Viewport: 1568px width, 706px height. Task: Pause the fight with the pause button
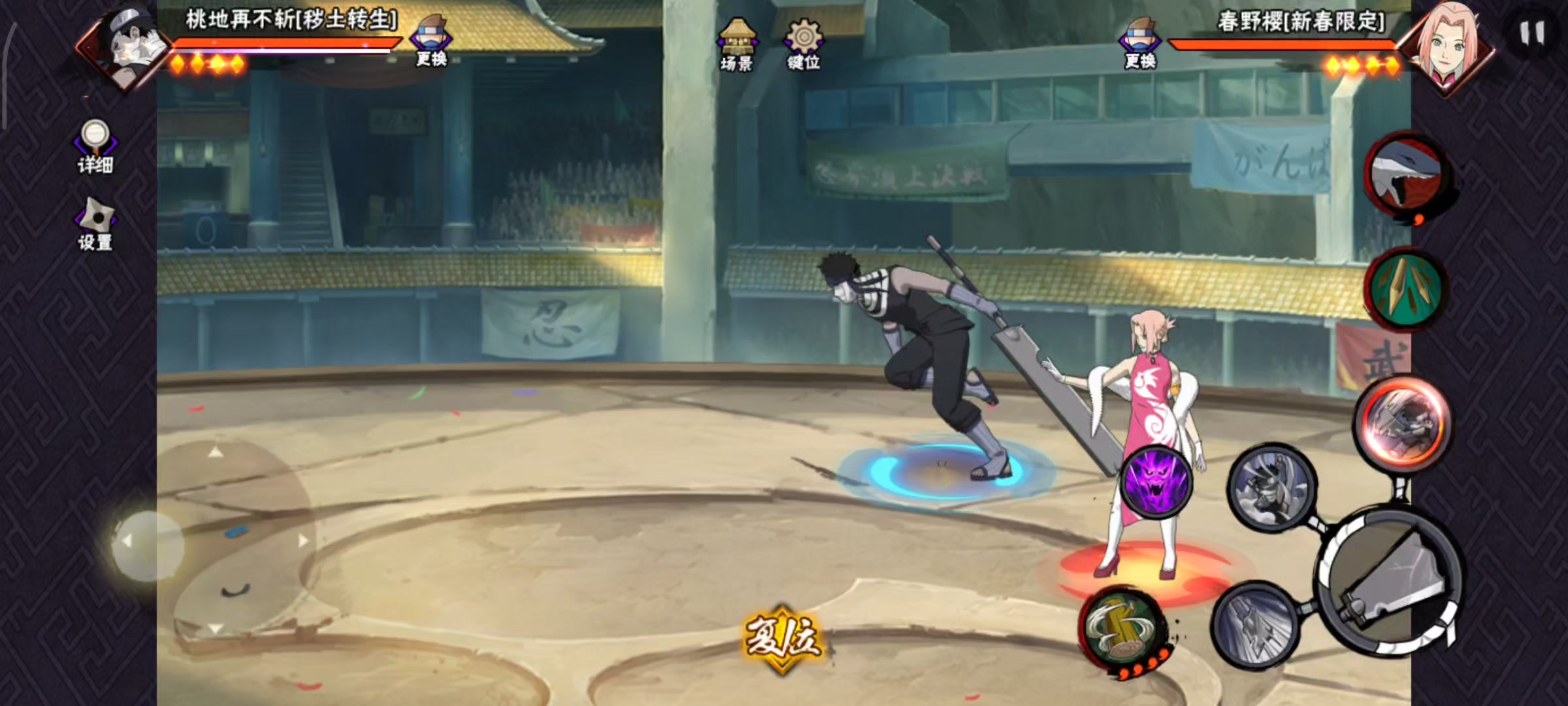(1531, 33)
